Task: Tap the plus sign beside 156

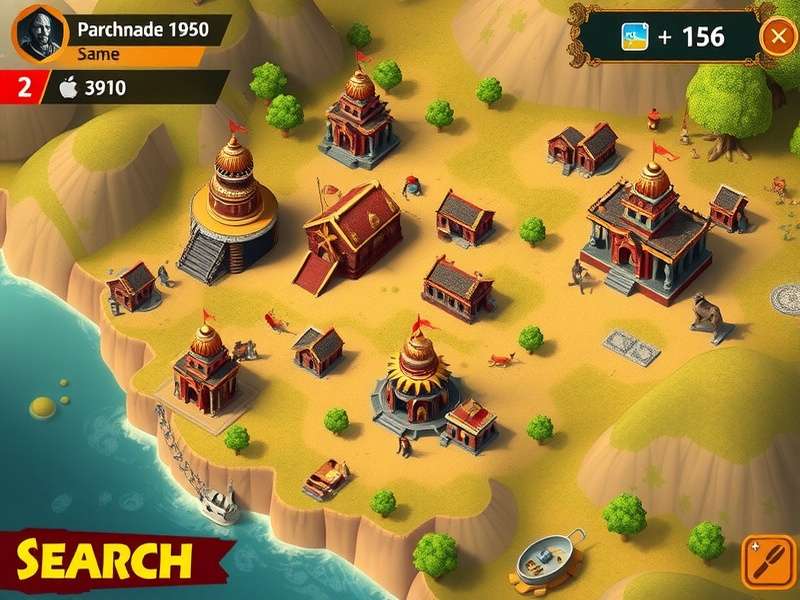Action: (666, 37)
